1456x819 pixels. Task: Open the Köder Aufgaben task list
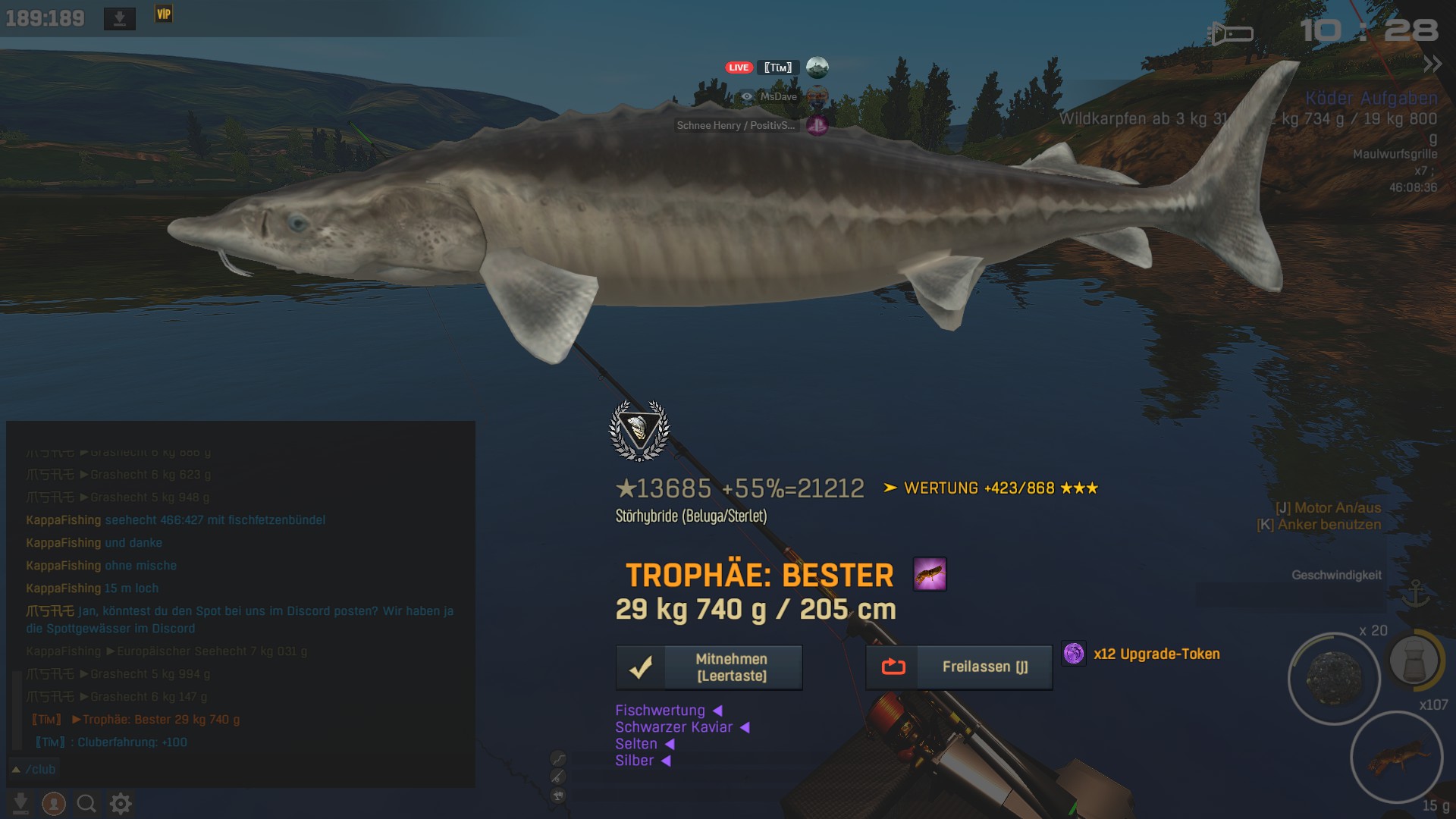click(x=1371, y=98)
